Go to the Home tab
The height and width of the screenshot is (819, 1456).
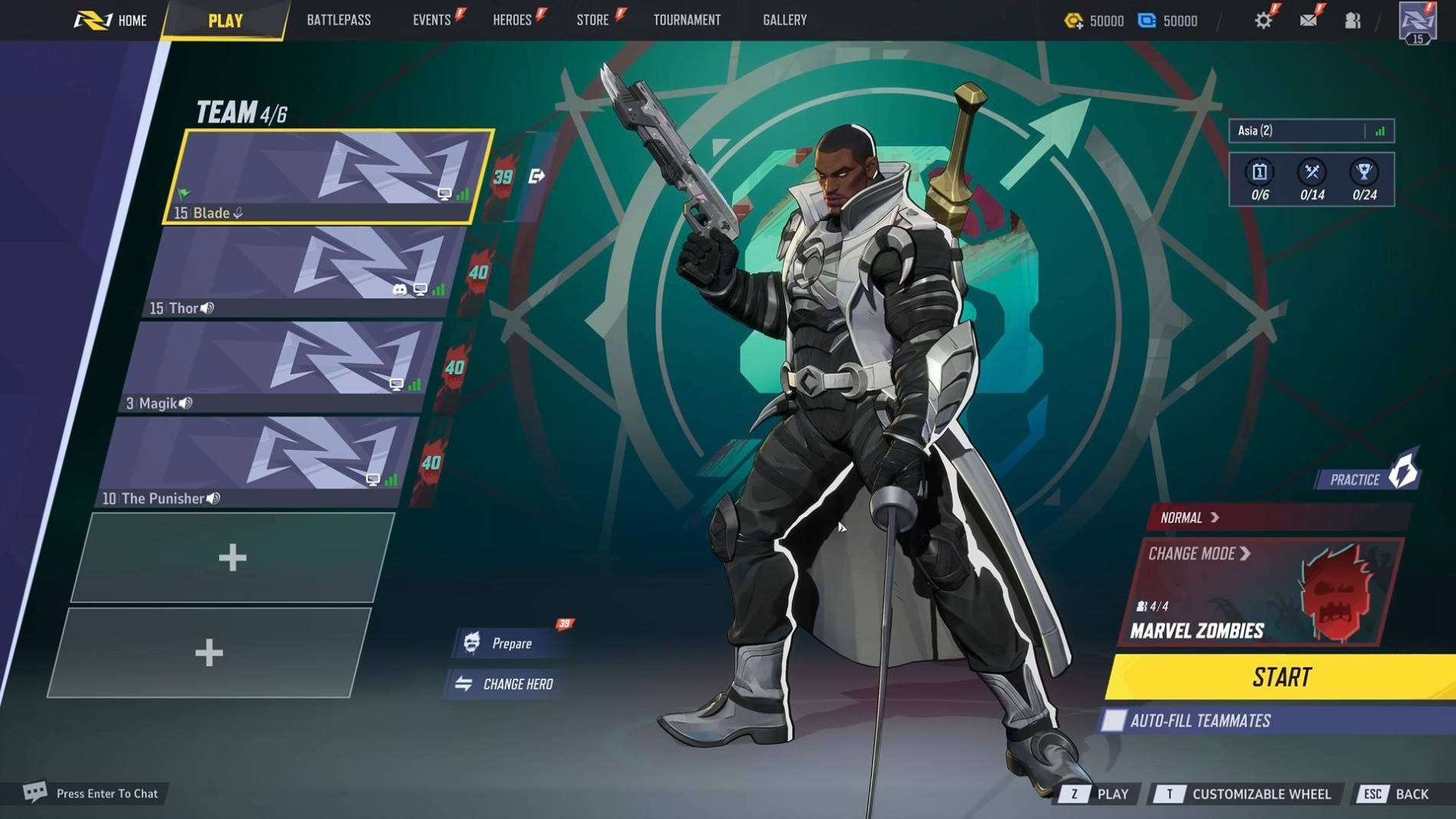pyautogui.click(x=111, y=20)
